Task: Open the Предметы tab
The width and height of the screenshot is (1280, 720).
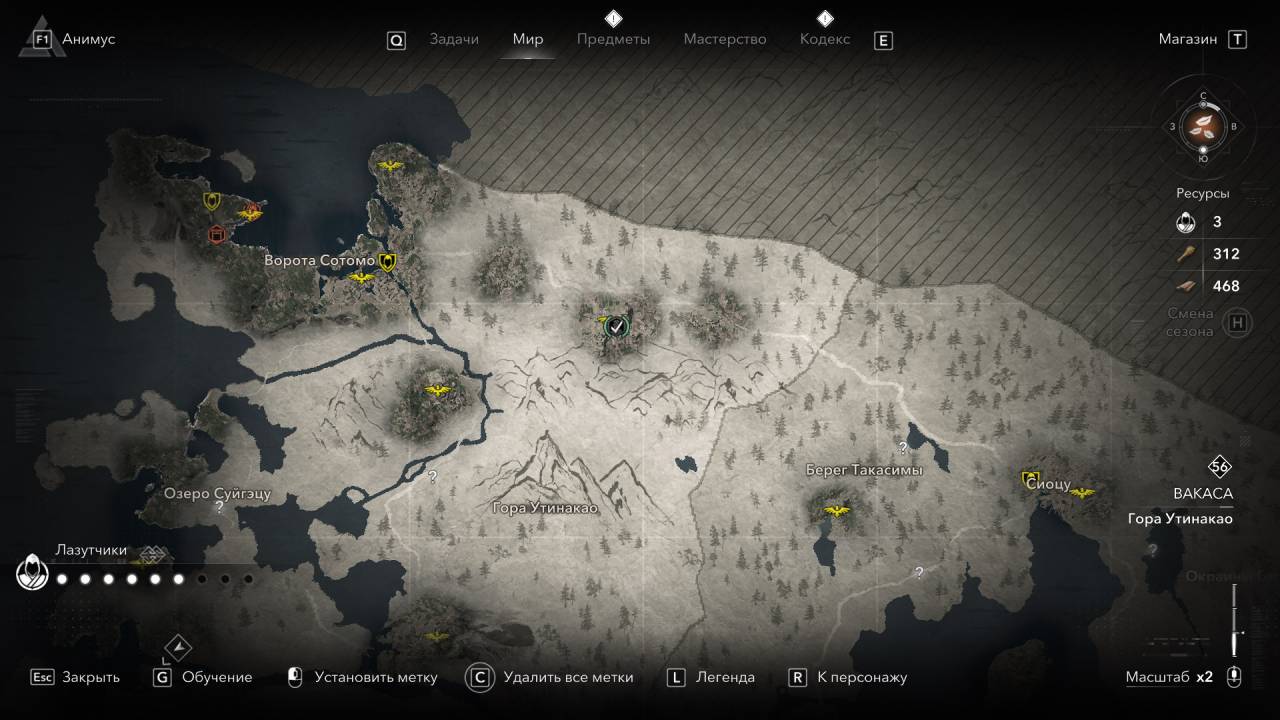Action: pyautogui.click(x=613, y=39)
